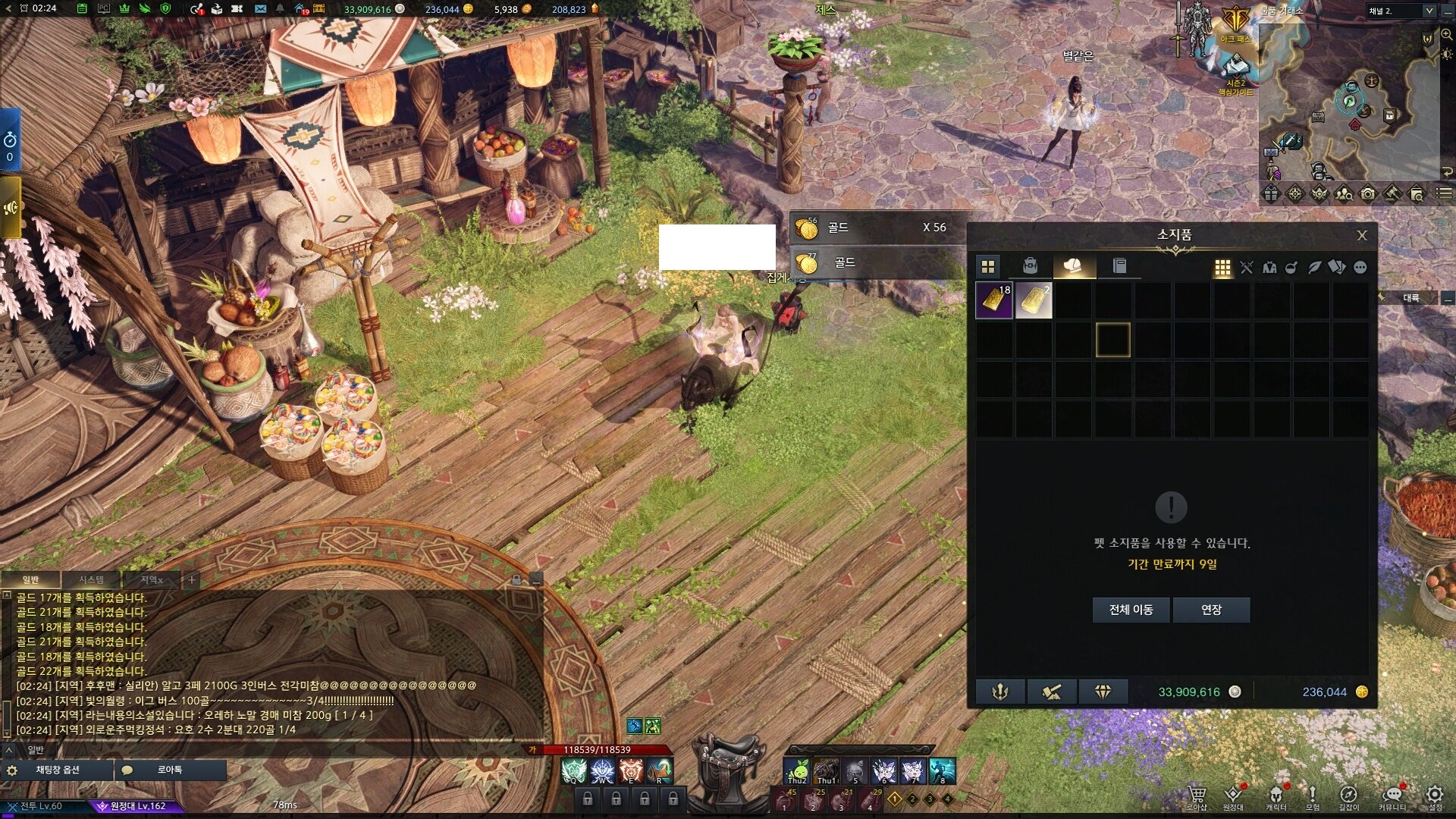Close the 소지품 inventory window

[1362, 236]
